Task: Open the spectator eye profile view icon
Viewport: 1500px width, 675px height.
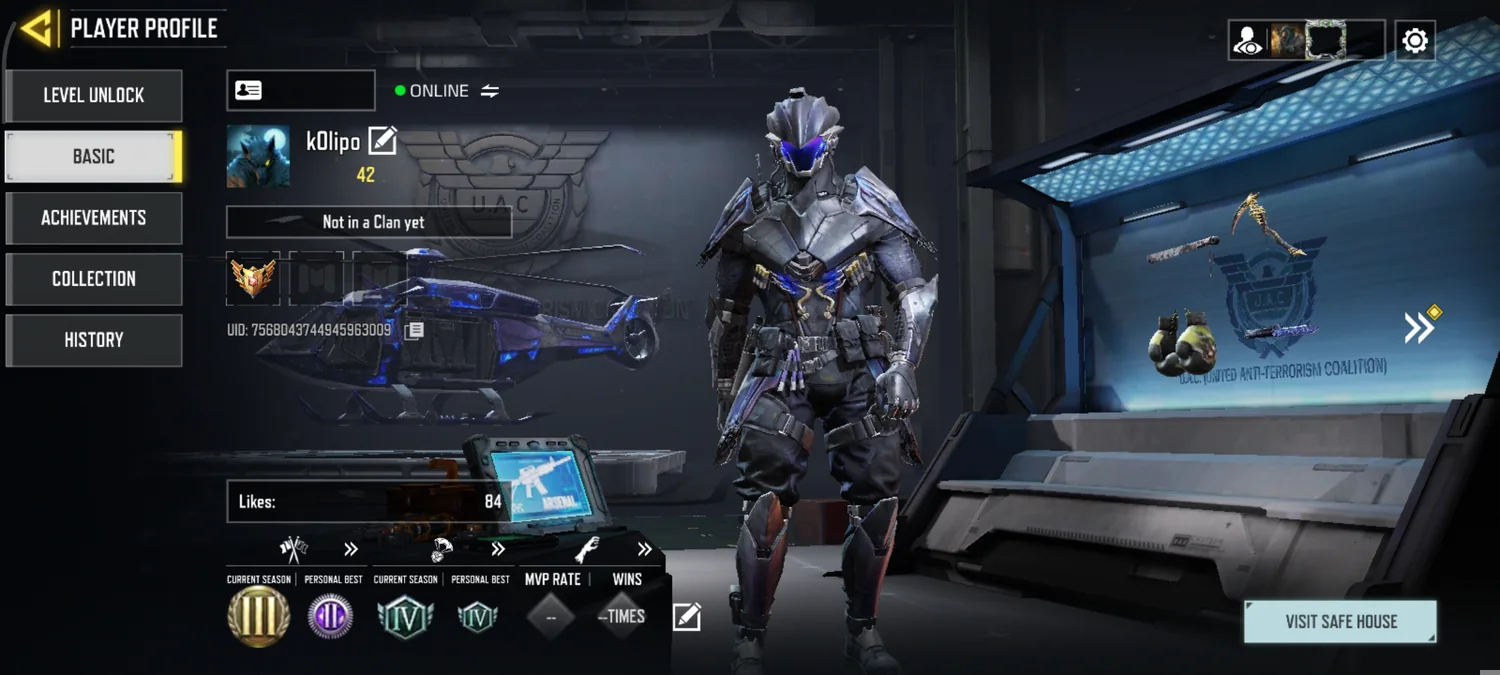Action: point(1248,41)
